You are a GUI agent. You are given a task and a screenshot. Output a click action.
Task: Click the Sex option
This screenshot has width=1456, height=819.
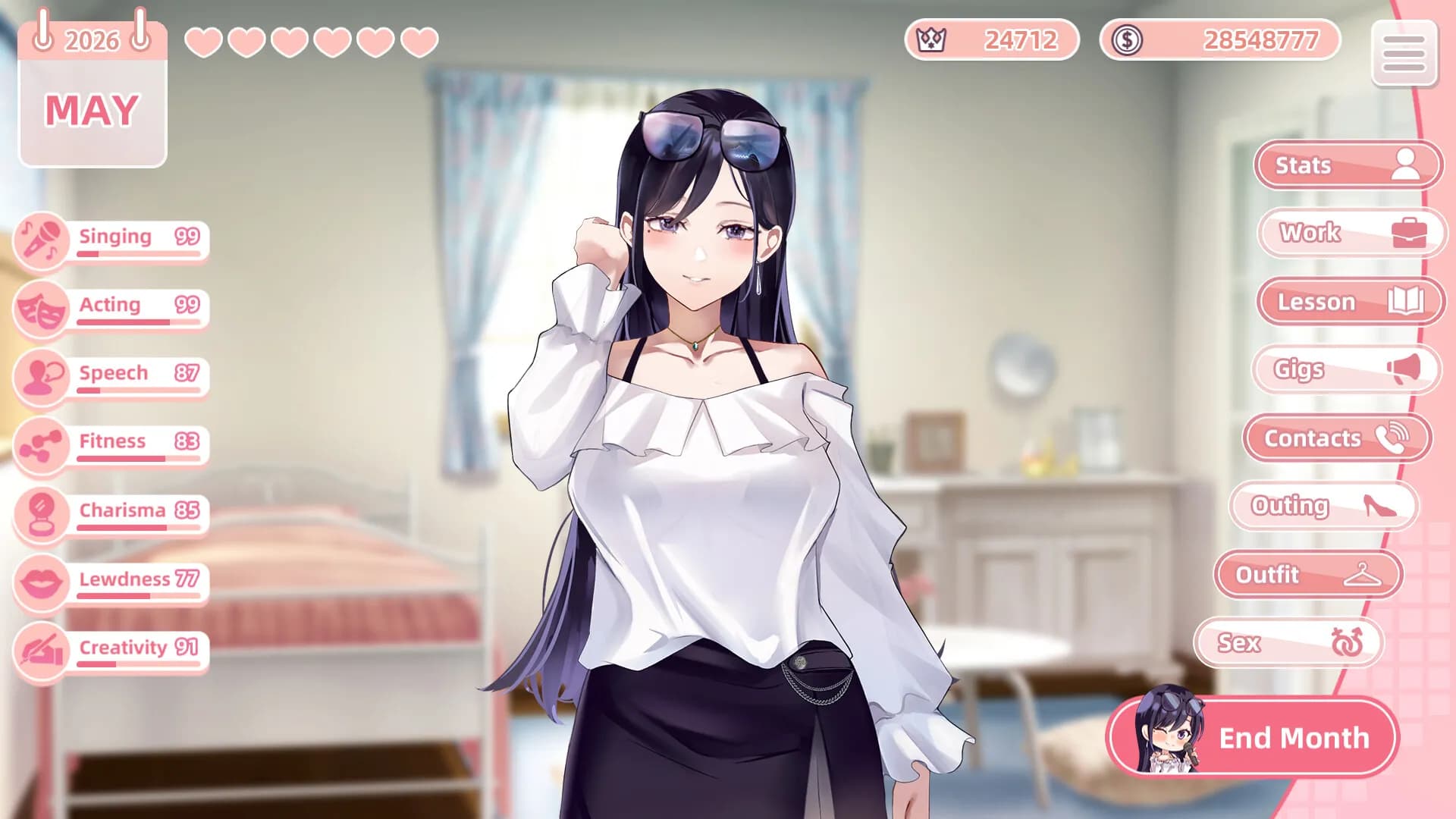[1289, 642]
